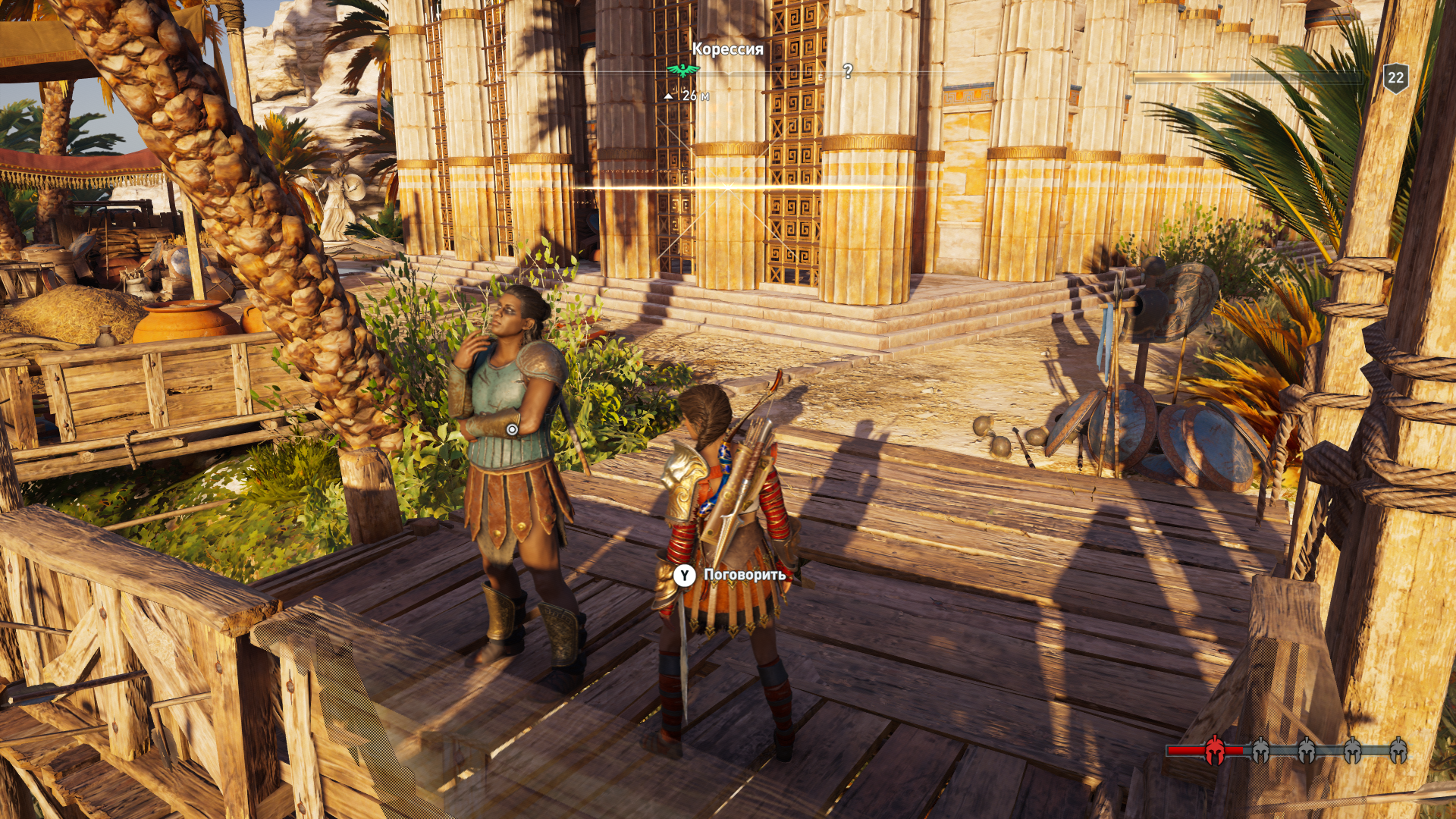This screenshot has width=1456, height=819.
Task: Select the red mercenary helmet bounty icon
Action: coord(1215,750)
